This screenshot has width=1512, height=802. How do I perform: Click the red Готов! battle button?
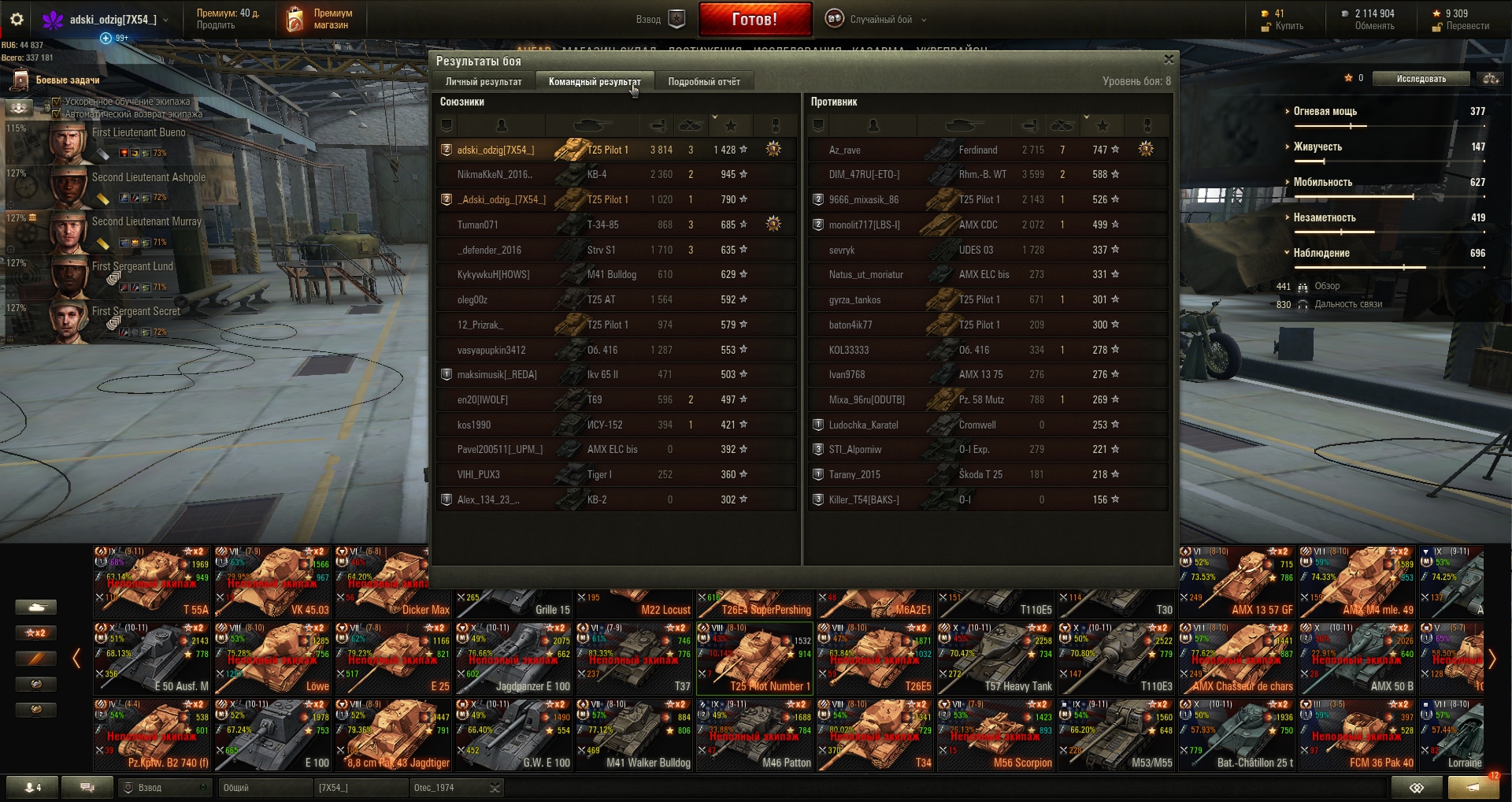tap(754, 20)
